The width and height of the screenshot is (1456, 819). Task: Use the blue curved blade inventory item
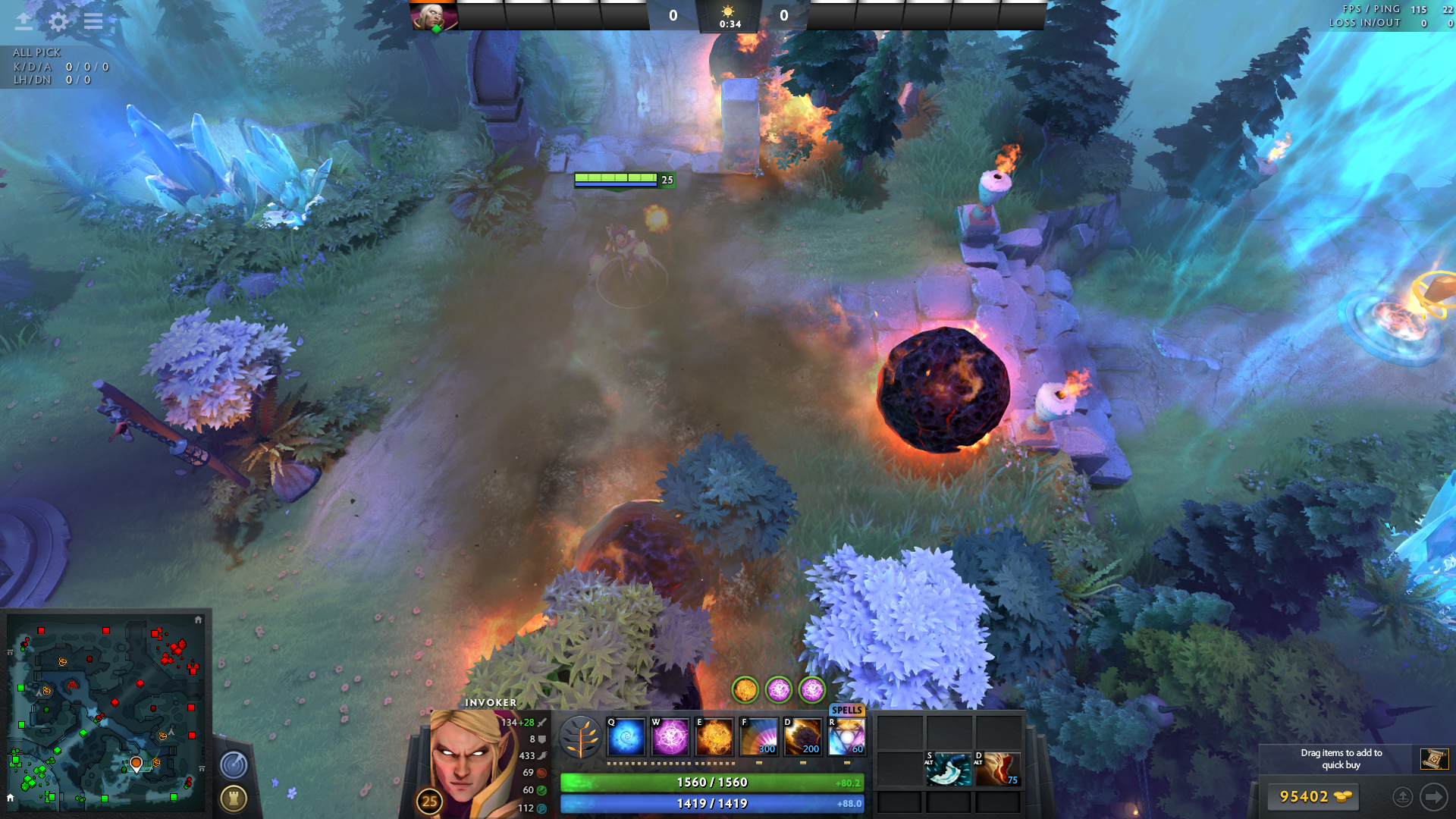click(x=948, y=769)
